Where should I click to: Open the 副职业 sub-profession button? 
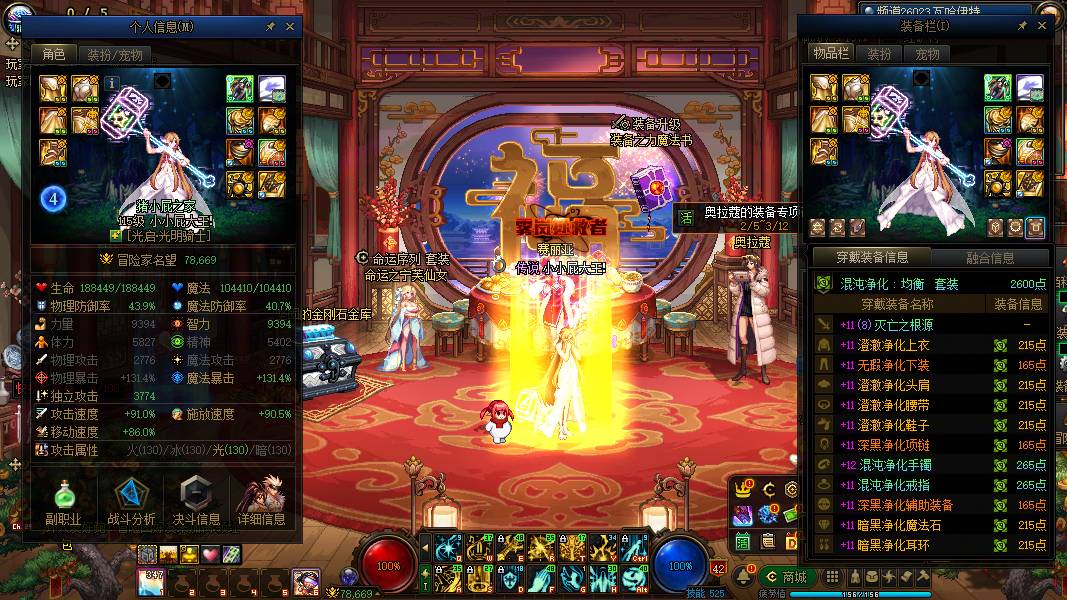tap(62, 502)
